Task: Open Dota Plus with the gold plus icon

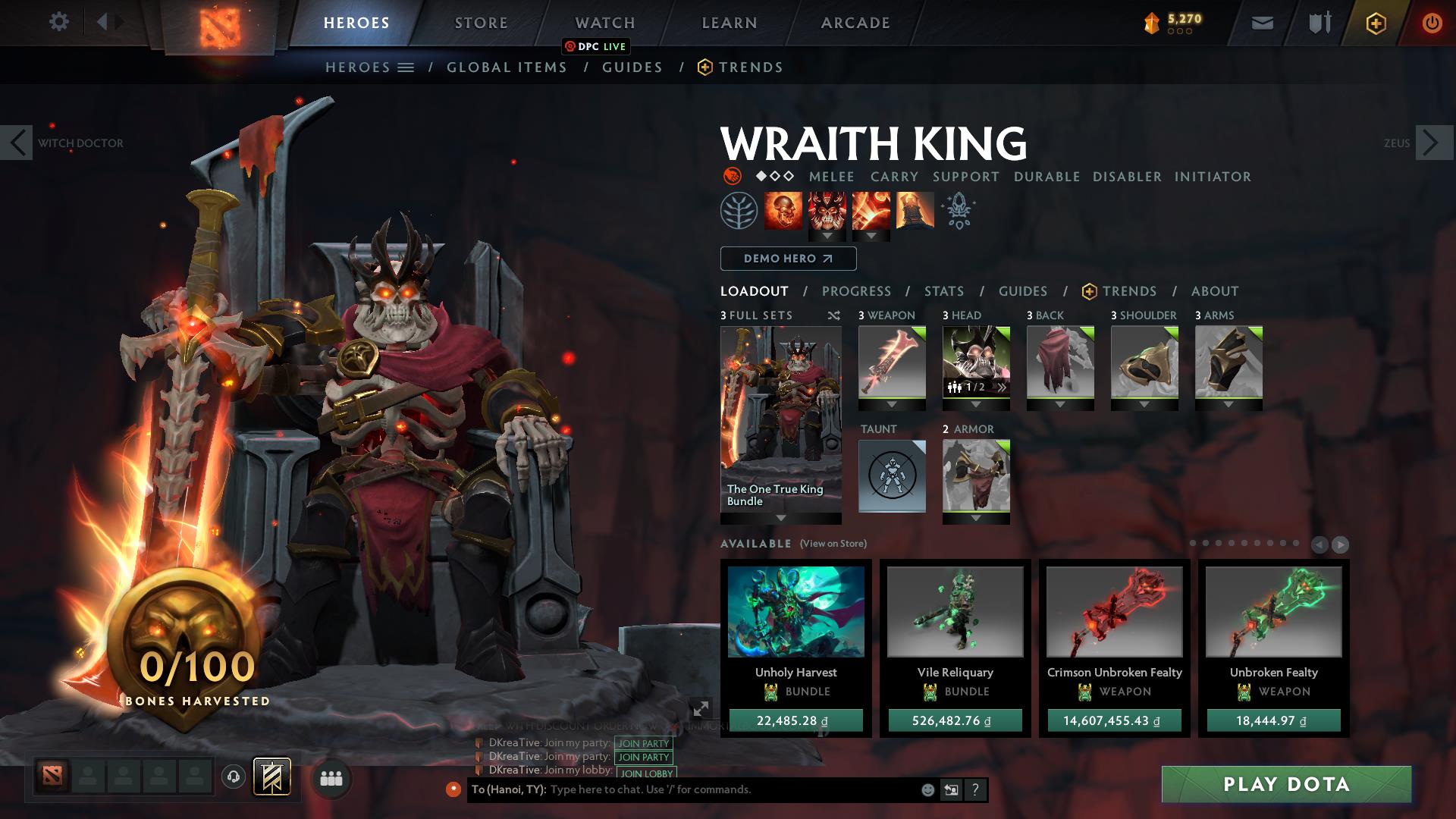Action: [x=1375, y=24]
